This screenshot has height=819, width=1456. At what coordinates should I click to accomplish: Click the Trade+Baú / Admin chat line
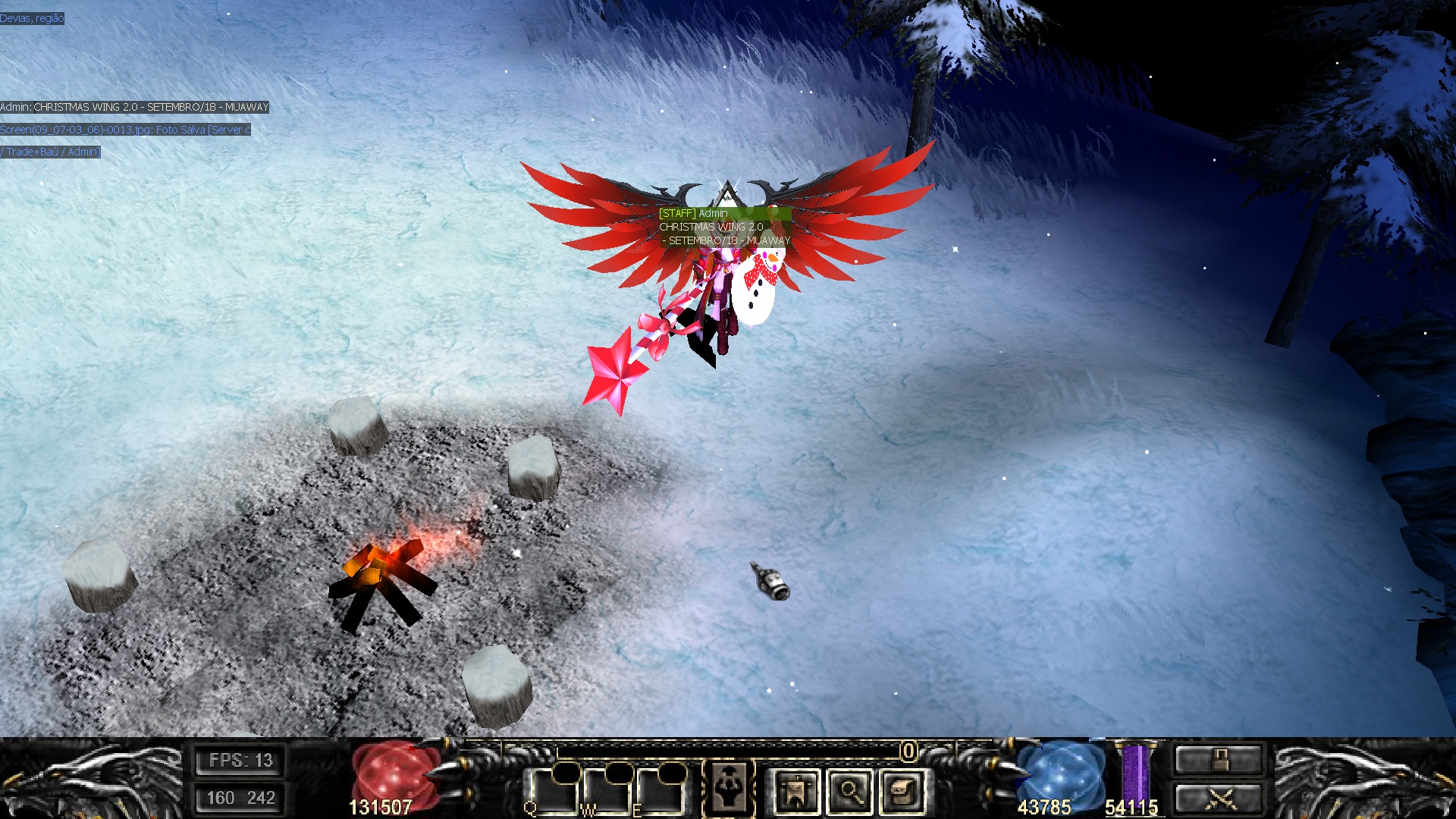[x=50, y=152]
